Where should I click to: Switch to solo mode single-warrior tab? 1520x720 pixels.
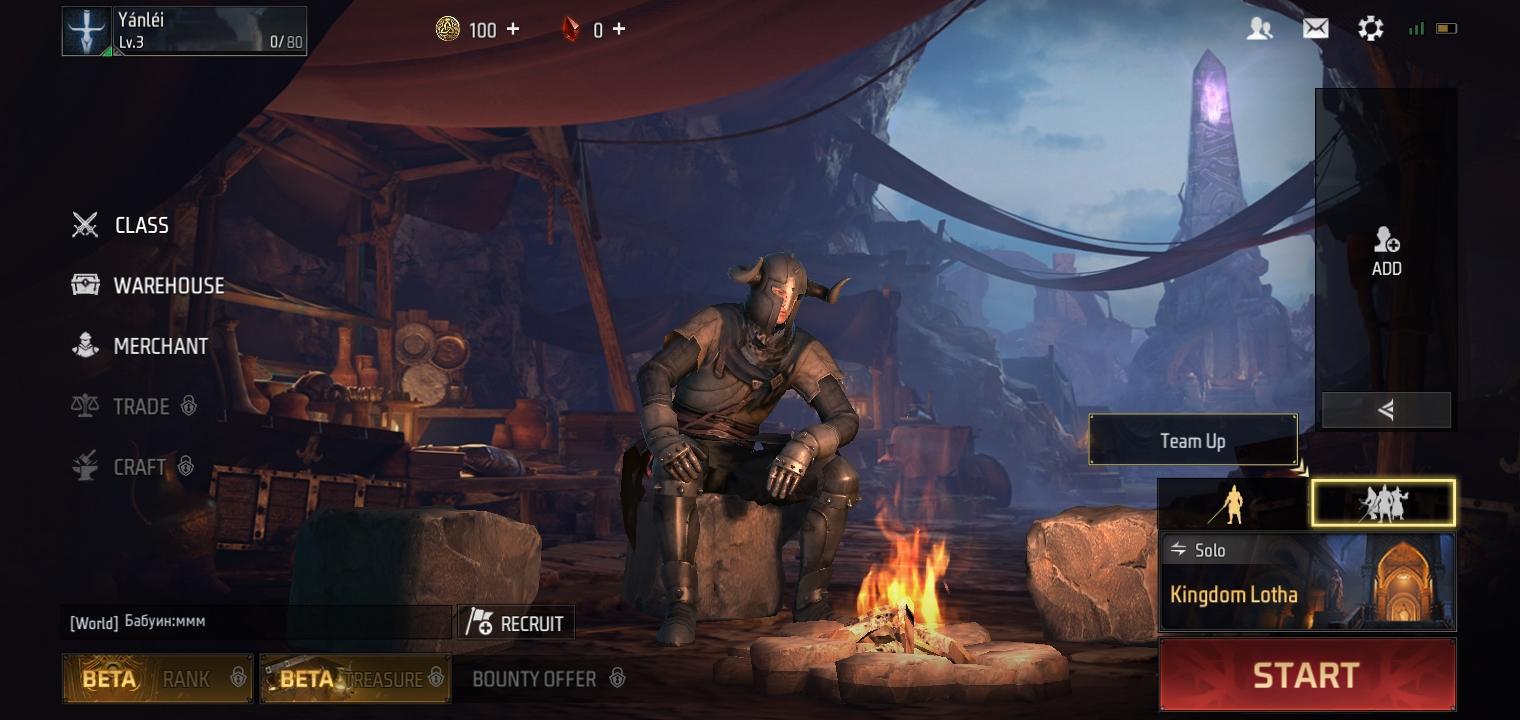click(1234, 503)
